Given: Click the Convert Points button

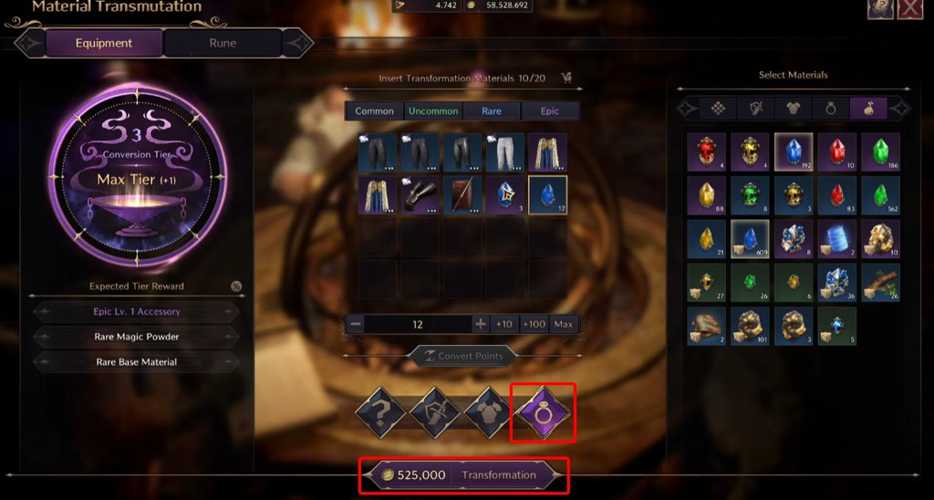Looking at the screenshot, I should tap(461, 355).
